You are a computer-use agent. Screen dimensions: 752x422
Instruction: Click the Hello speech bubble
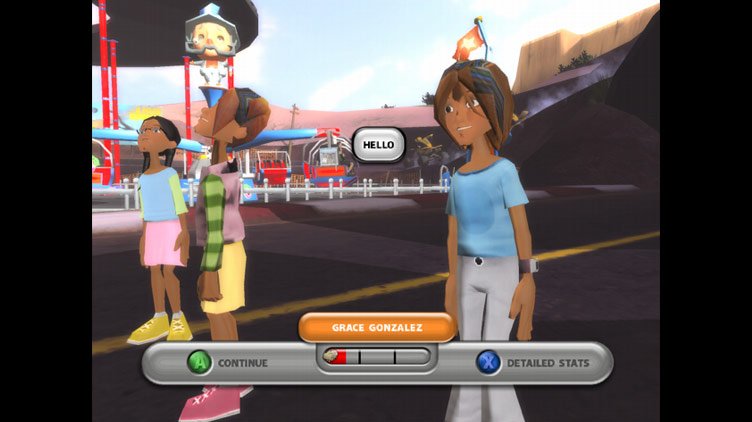(x=379, y=144)
